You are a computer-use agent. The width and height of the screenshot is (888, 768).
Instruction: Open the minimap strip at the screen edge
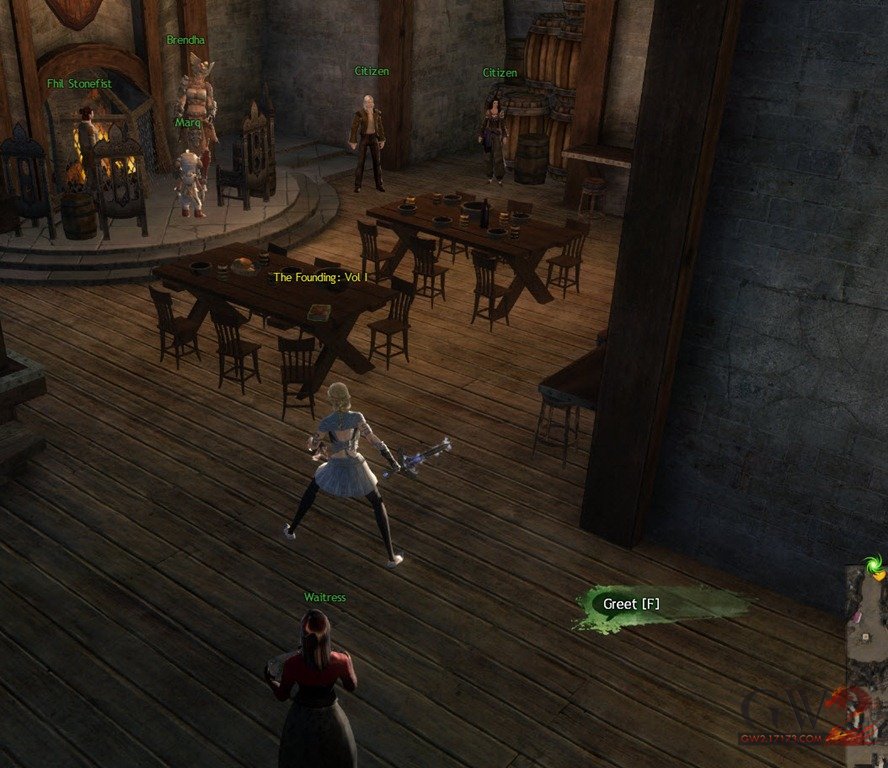pyautogui.click(x=867, y=650)
